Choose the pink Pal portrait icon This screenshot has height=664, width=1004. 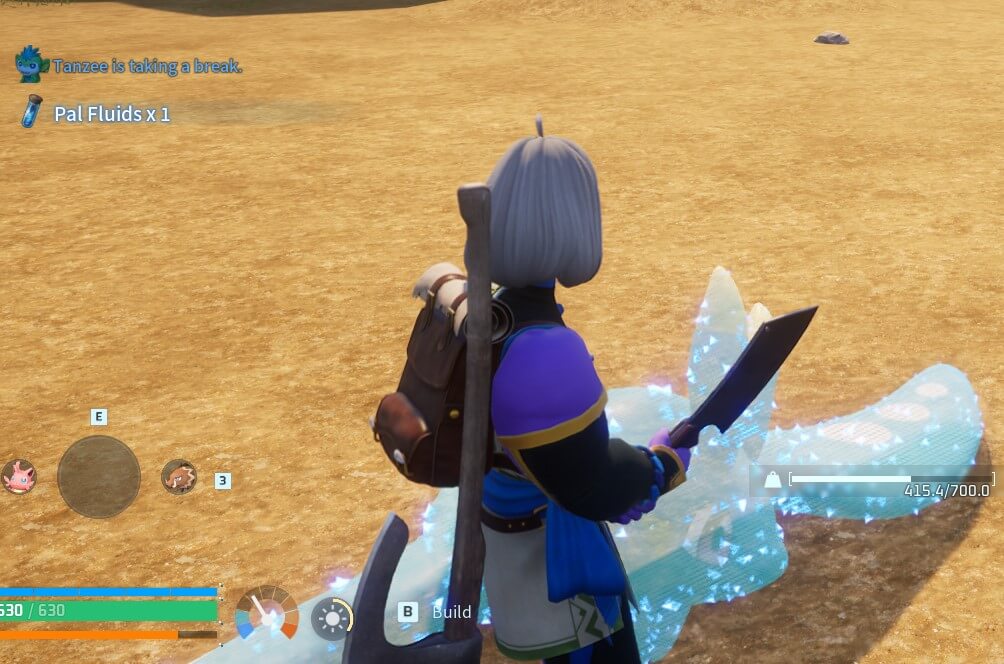(x=18, y=476)
